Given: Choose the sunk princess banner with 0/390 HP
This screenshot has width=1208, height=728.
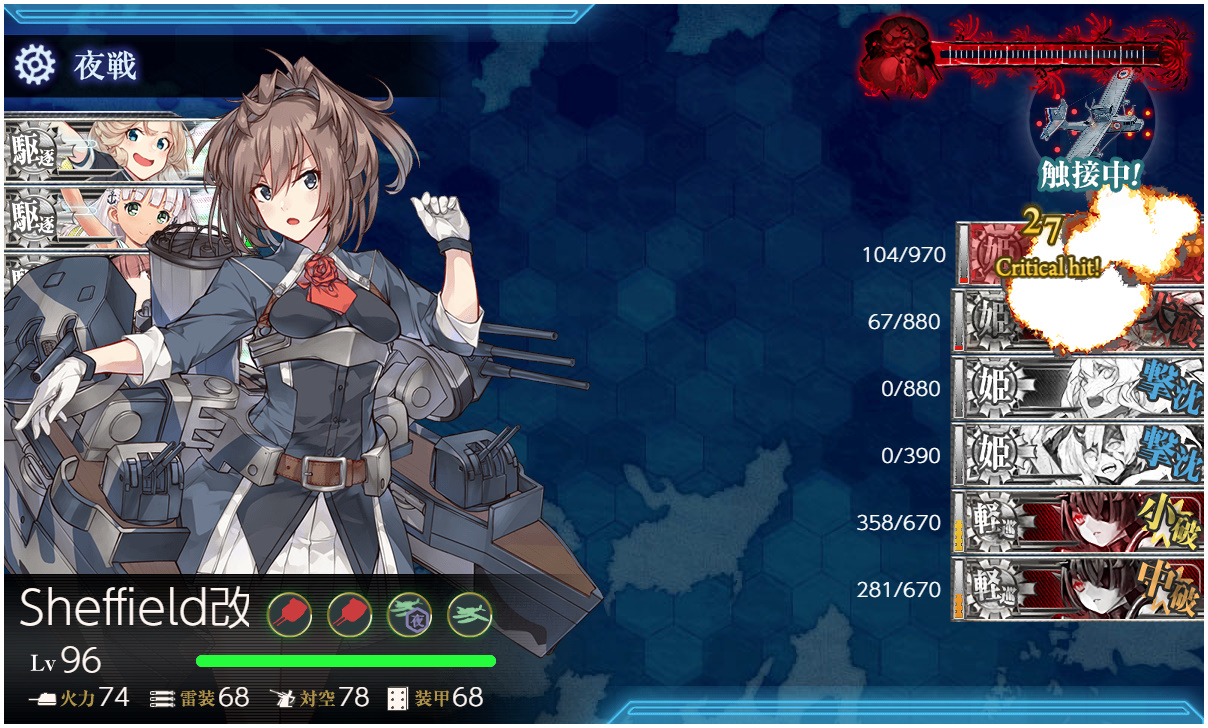Looking at the screenshot, I should (x=1076, y=456).
